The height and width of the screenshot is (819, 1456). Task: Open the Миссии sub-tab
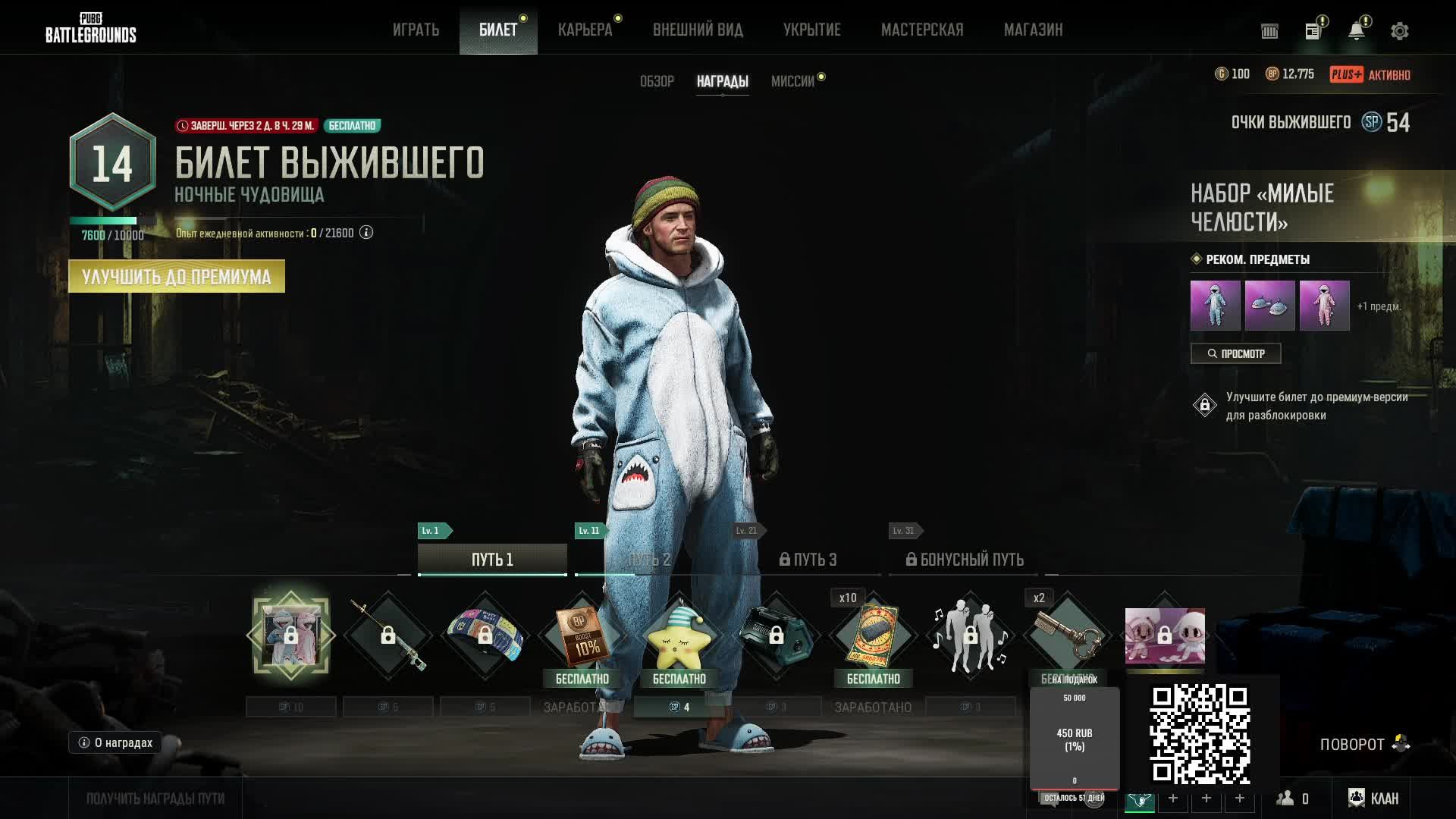pyautogui.click(x=792, y=81)
